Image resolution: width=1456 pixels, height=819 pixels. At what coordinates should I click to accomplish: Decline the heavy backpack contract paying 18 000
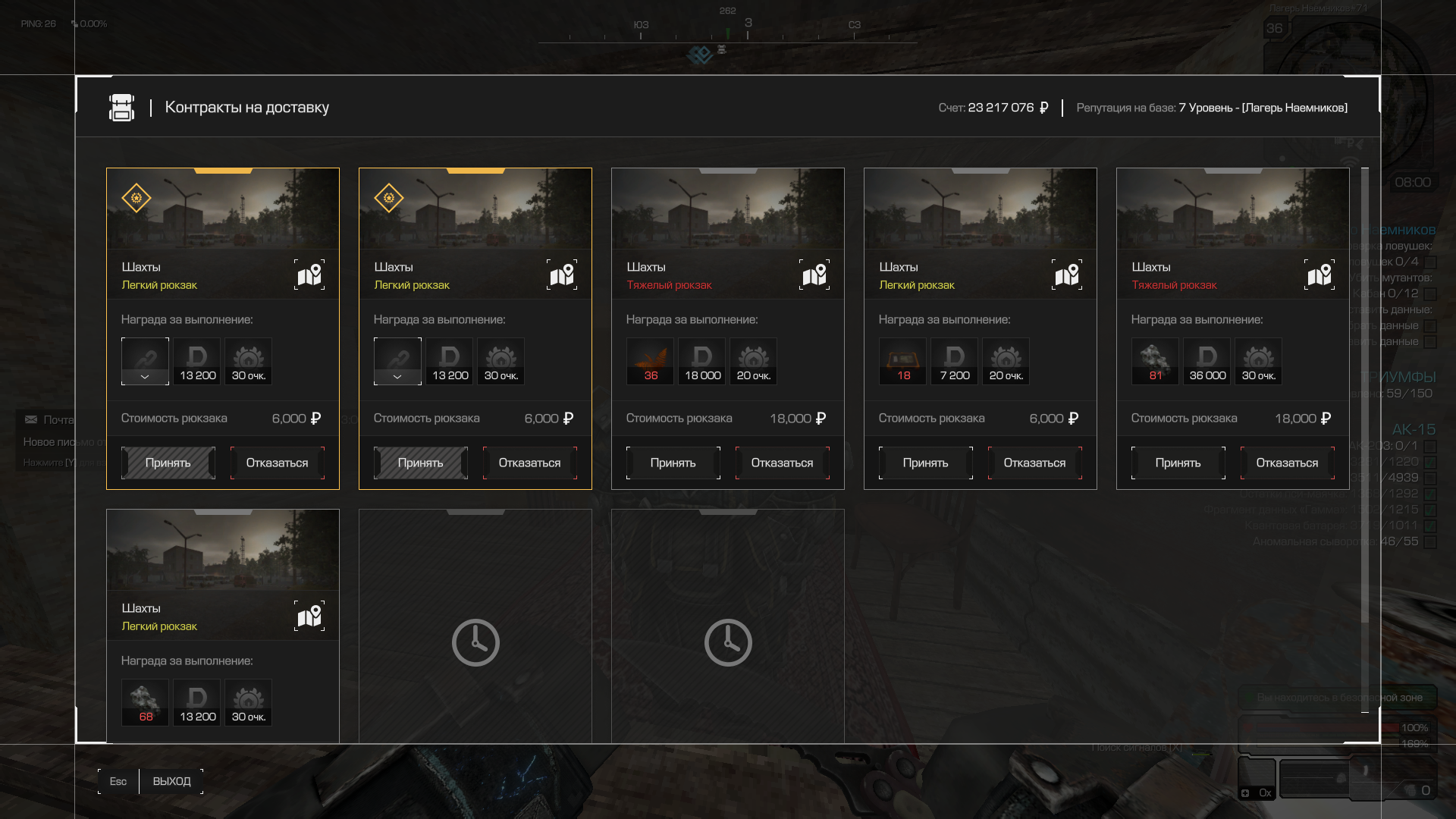point(782,463)
